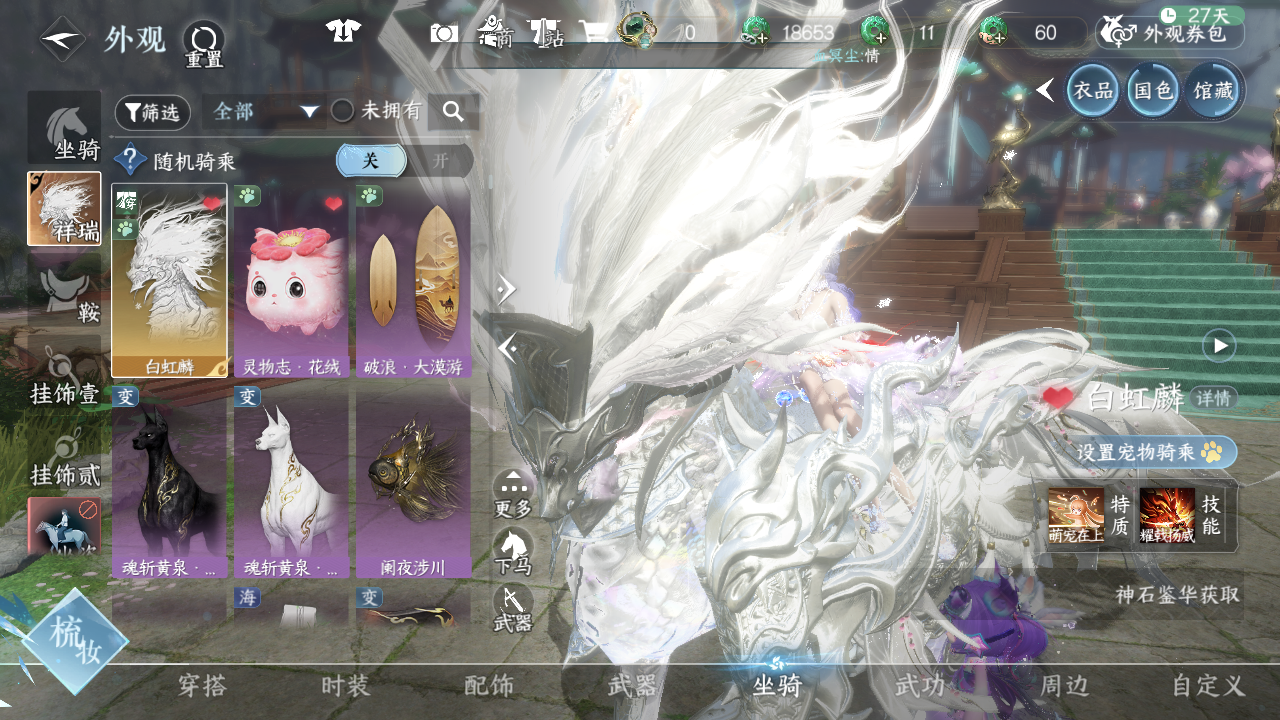The image size is (1280, 720).
Task: Tick the 未拥有 checkbox
Action: tap(343, 111)
